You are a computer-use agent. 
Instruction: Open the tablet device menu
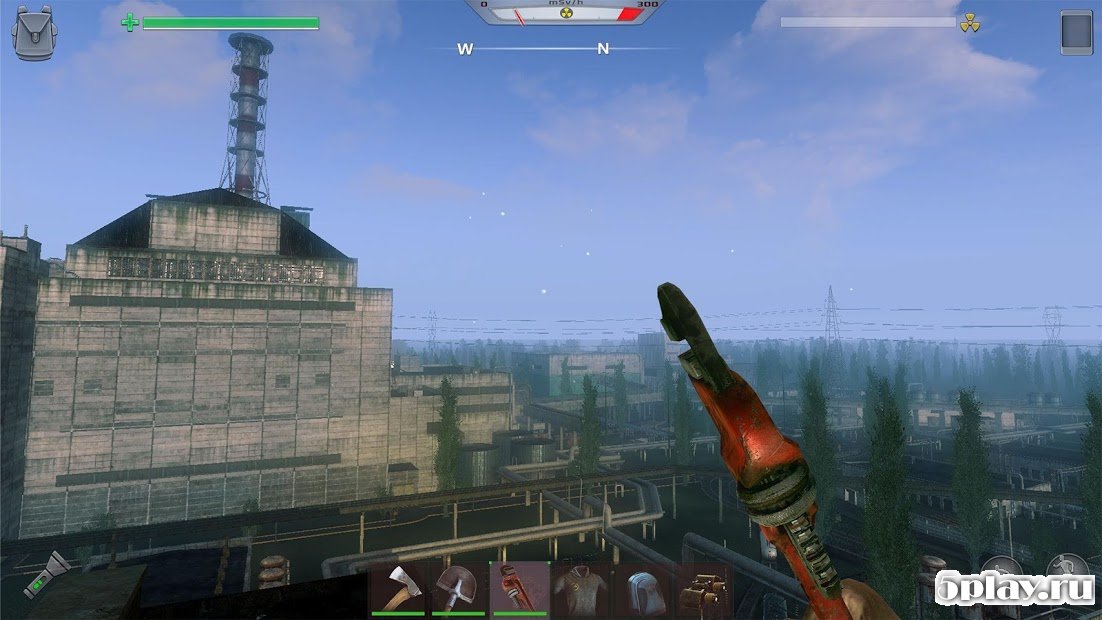[1076, 32]
